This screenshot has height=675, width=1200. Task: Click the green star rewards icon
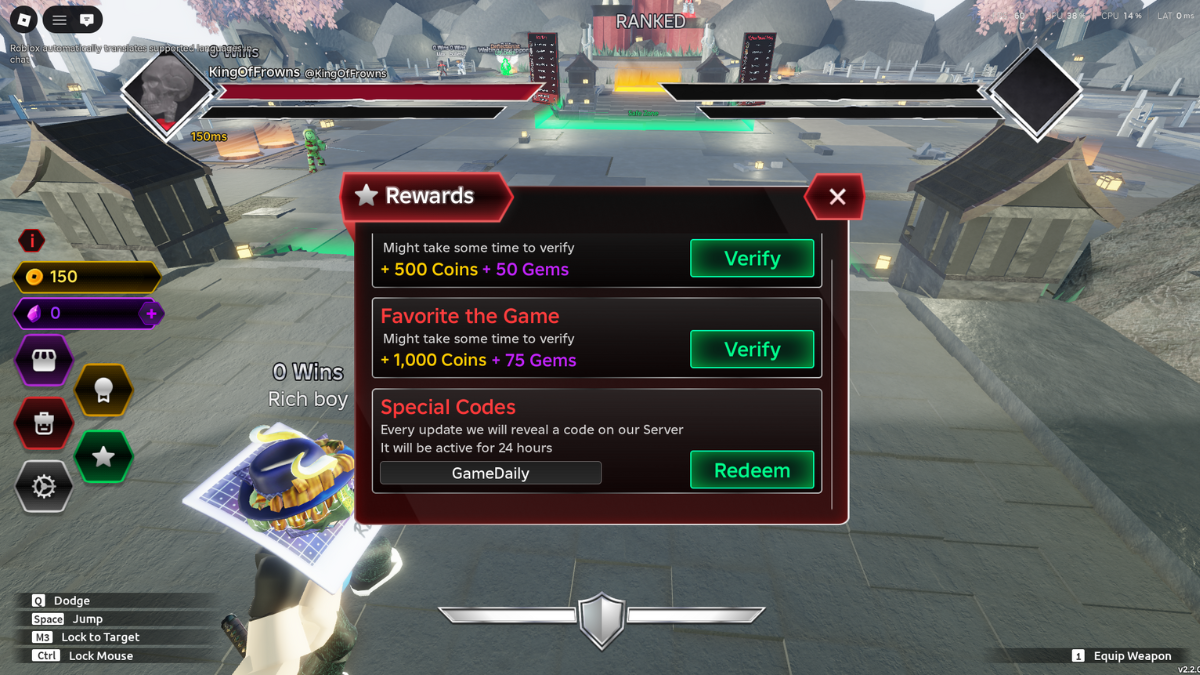[x=103, y=457]
